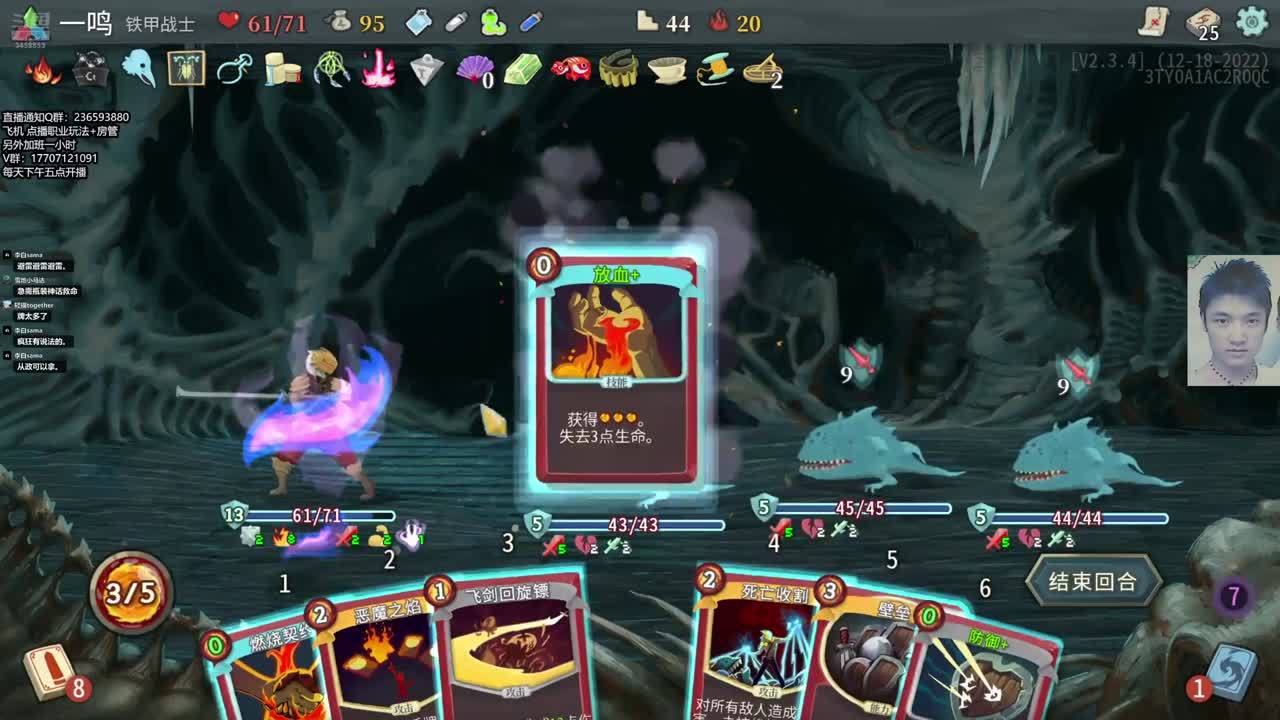Viewport: 1280px width, 720px height.
Task: View the full deck of 25 cards
Action: click(1203, 22)
